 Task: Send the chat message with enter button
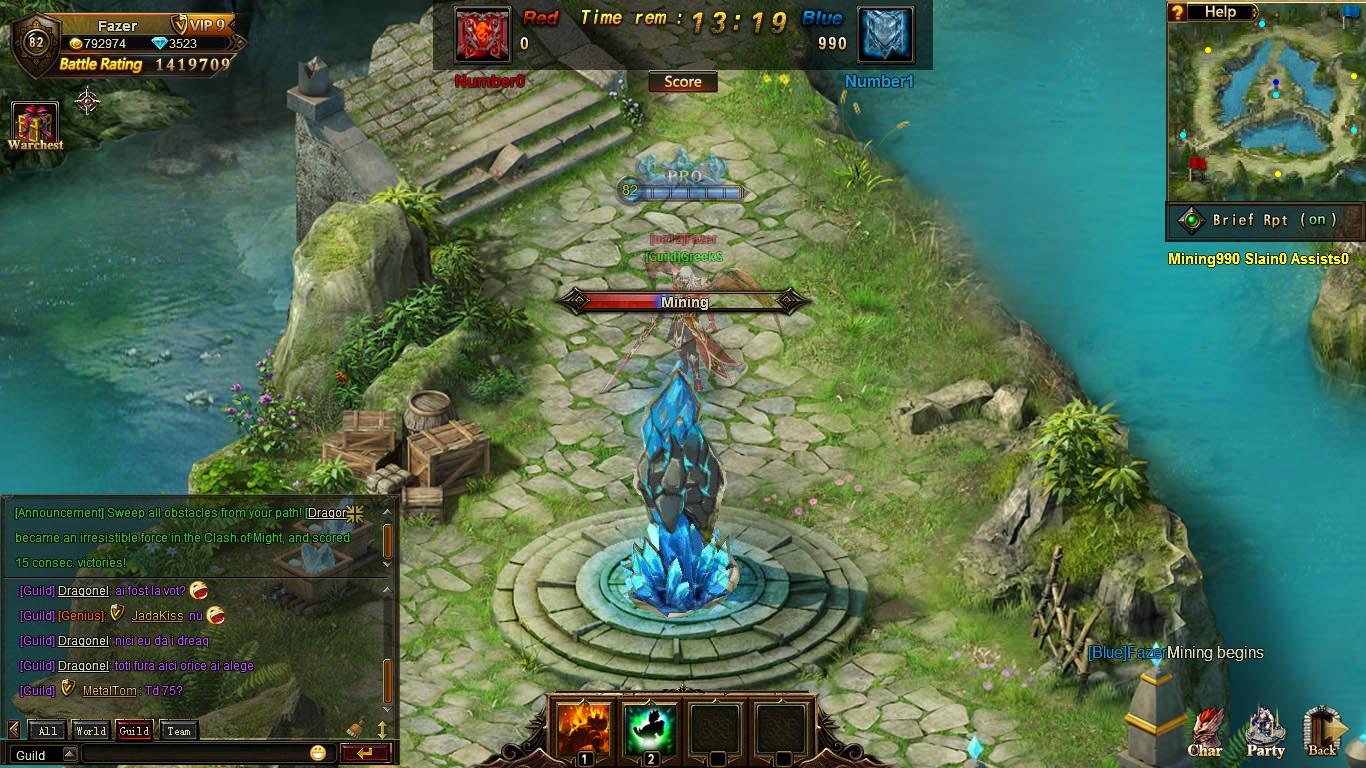[x=364, y=754]
